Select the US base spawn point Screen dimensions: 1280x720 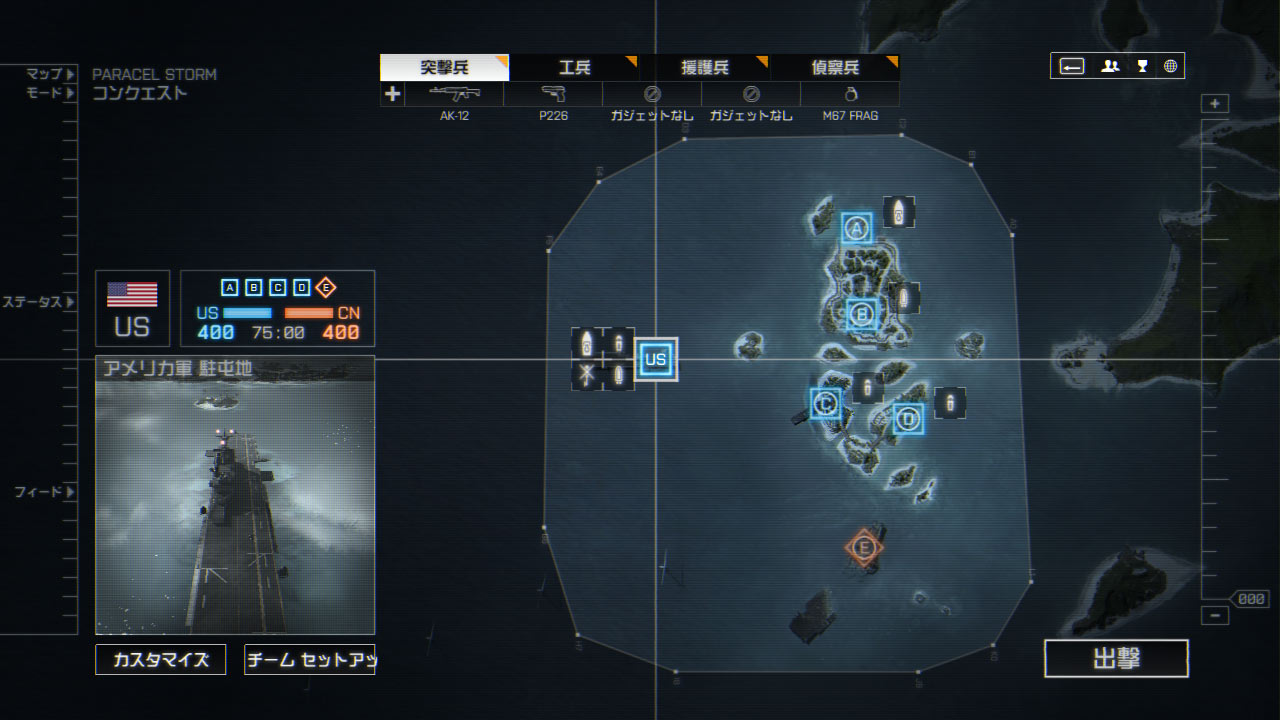[x=656, y=360]
